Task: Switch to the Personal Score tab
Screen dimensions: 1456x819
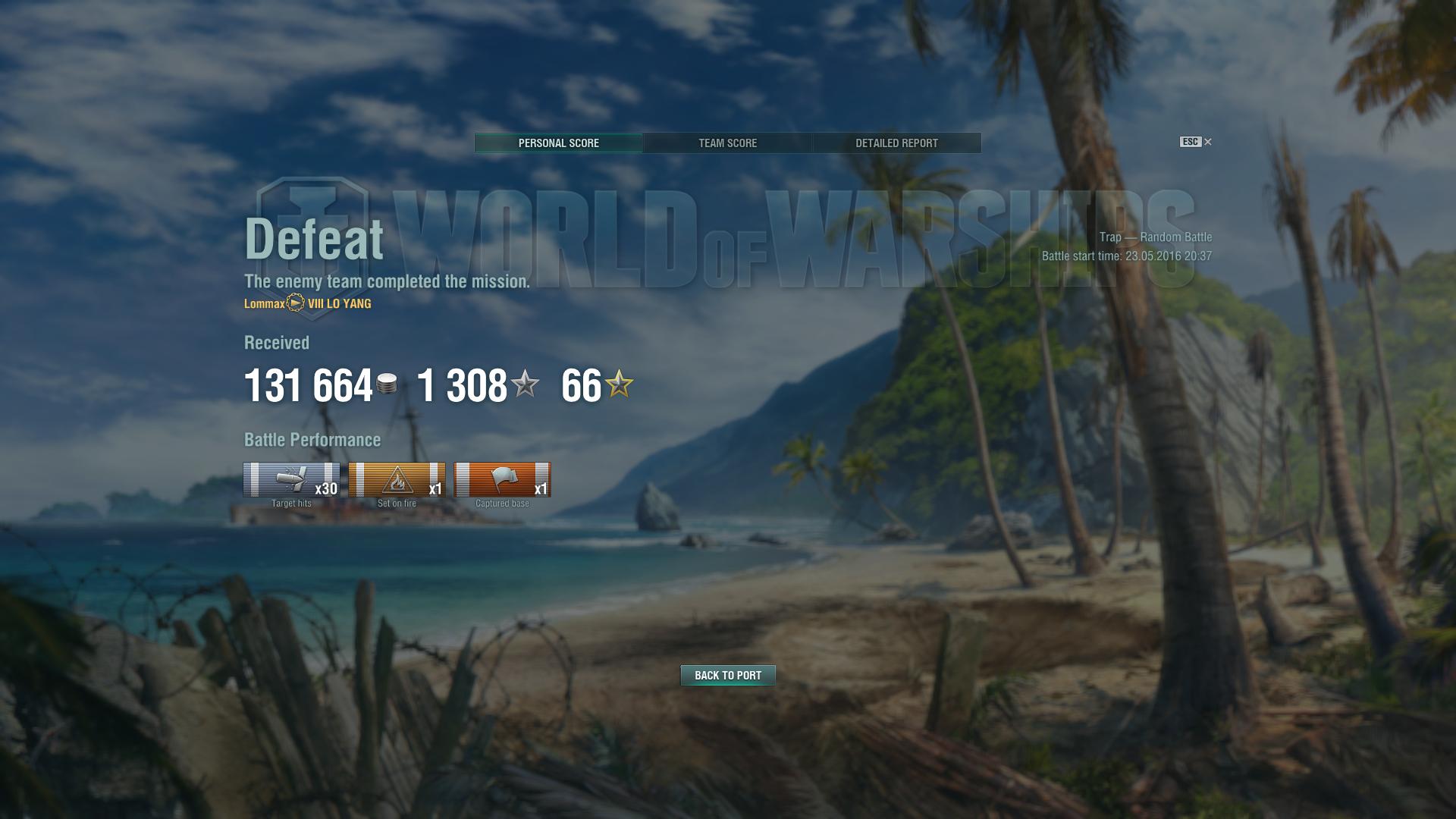Action: 559,143
